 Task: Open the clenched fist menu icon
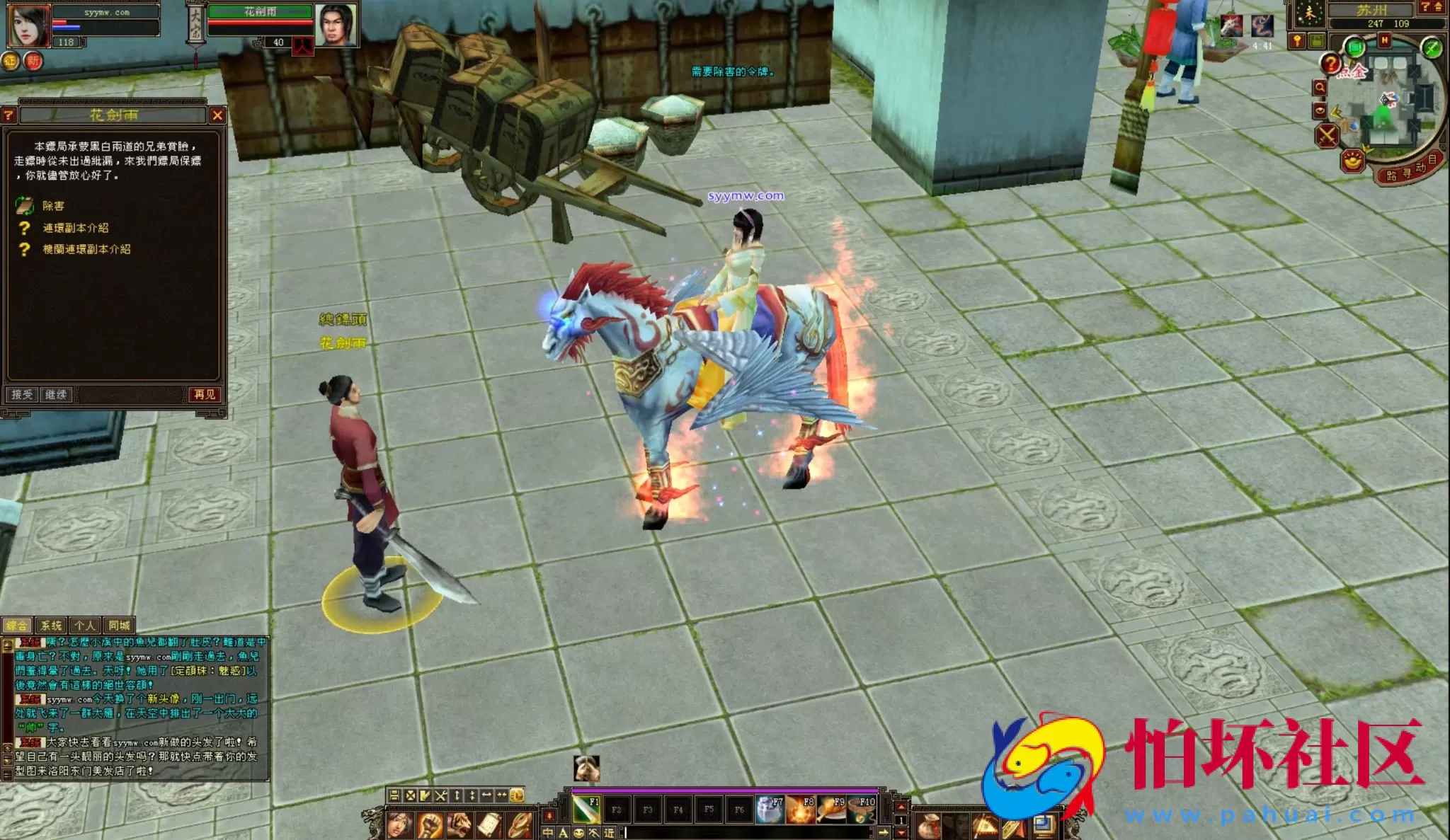[429, 825]
